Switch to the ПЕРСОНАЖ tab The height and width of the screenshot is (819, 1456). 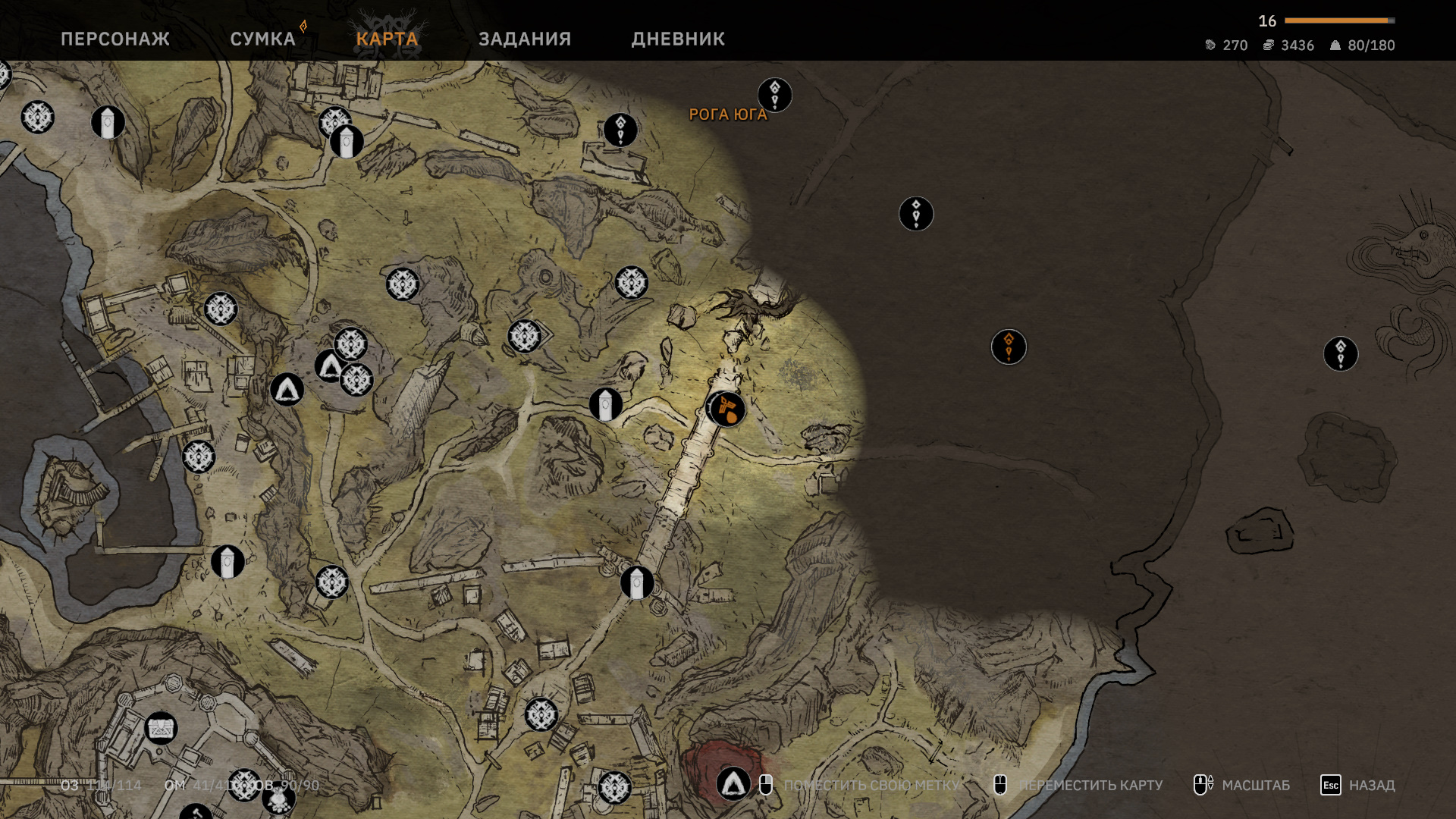pyautogui.click(x=115, y=39)
